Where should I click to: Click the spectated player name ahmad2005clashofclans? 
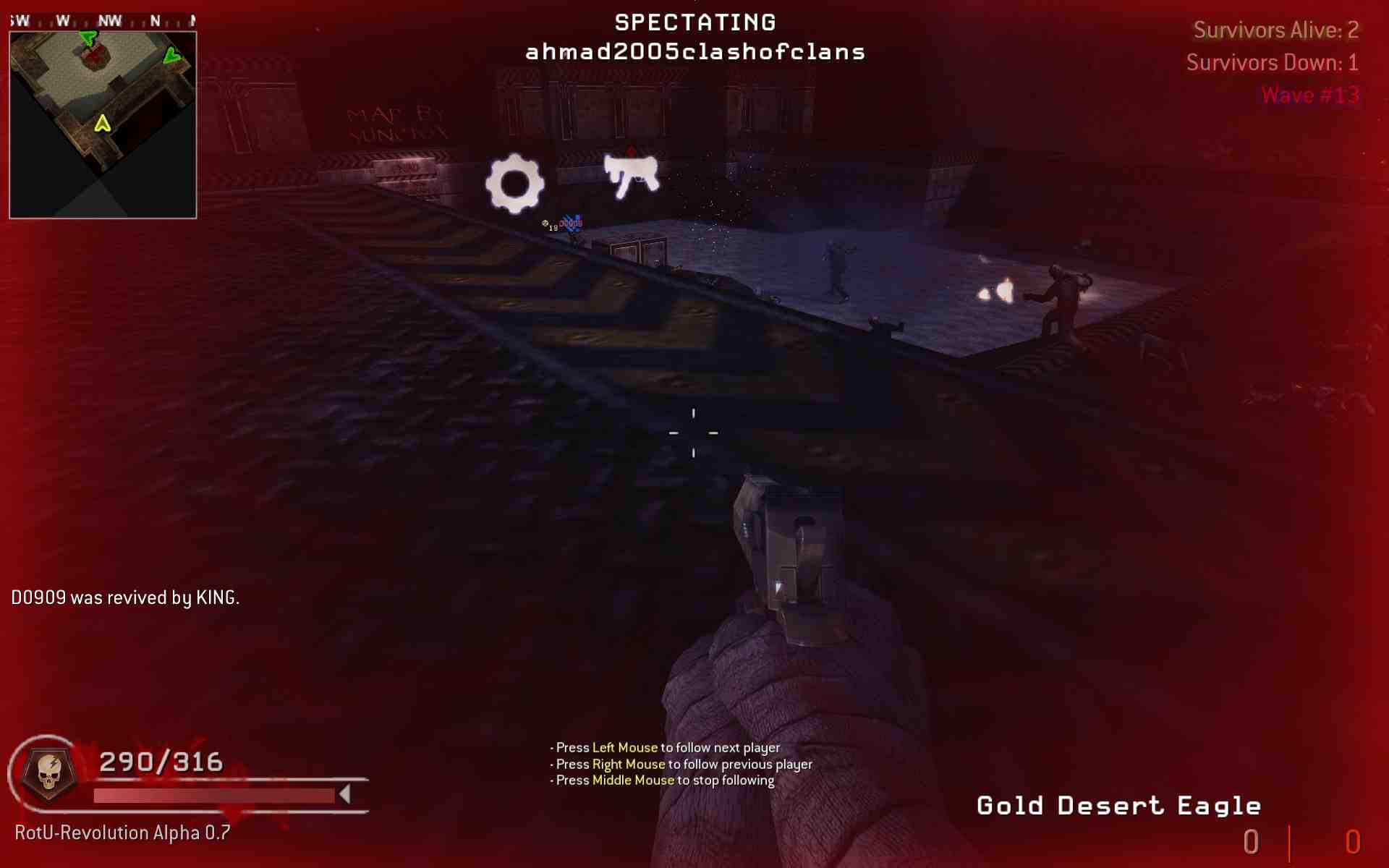coord(694,51)
